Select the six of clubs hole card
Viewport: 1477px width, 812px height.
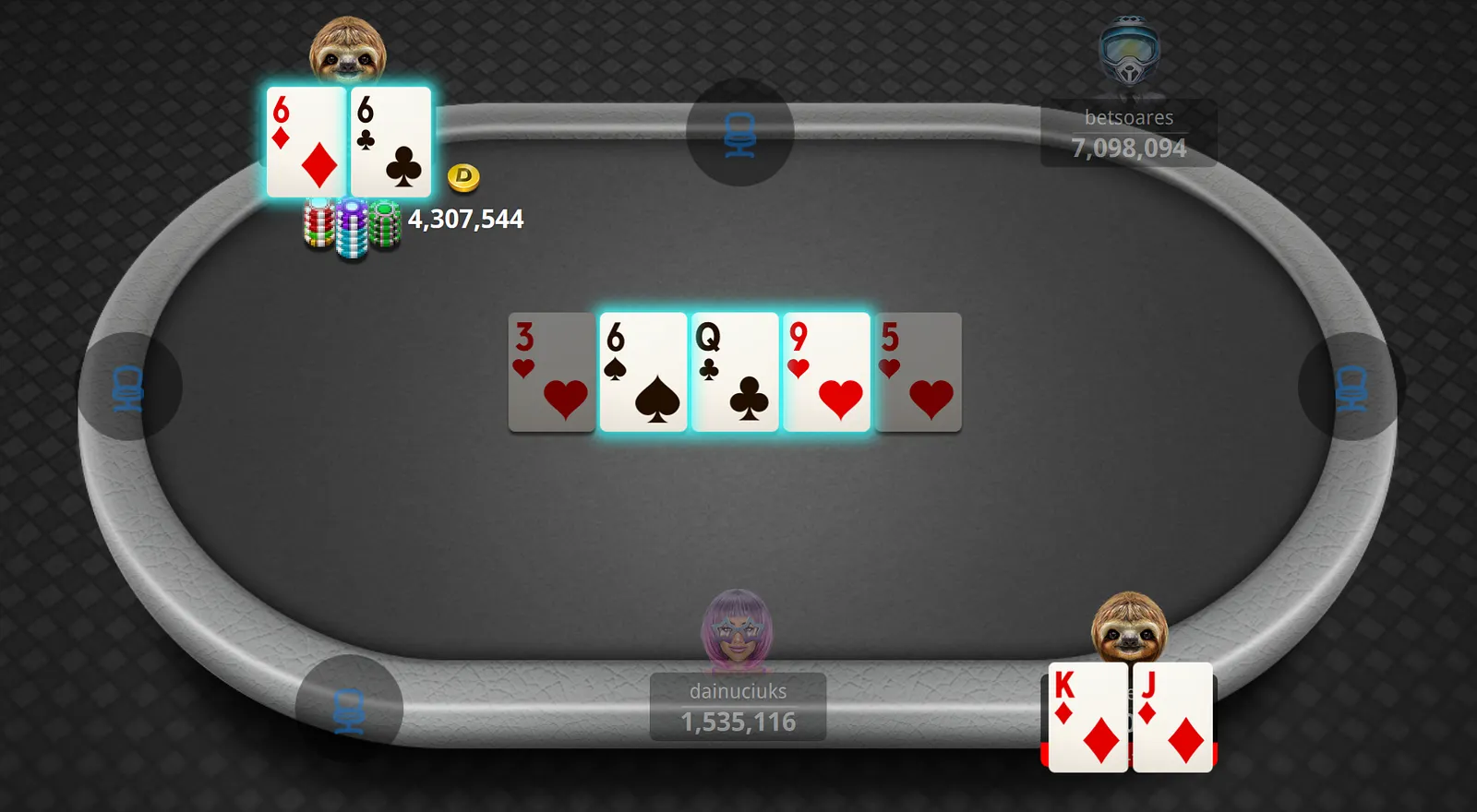tap(391, 142)
